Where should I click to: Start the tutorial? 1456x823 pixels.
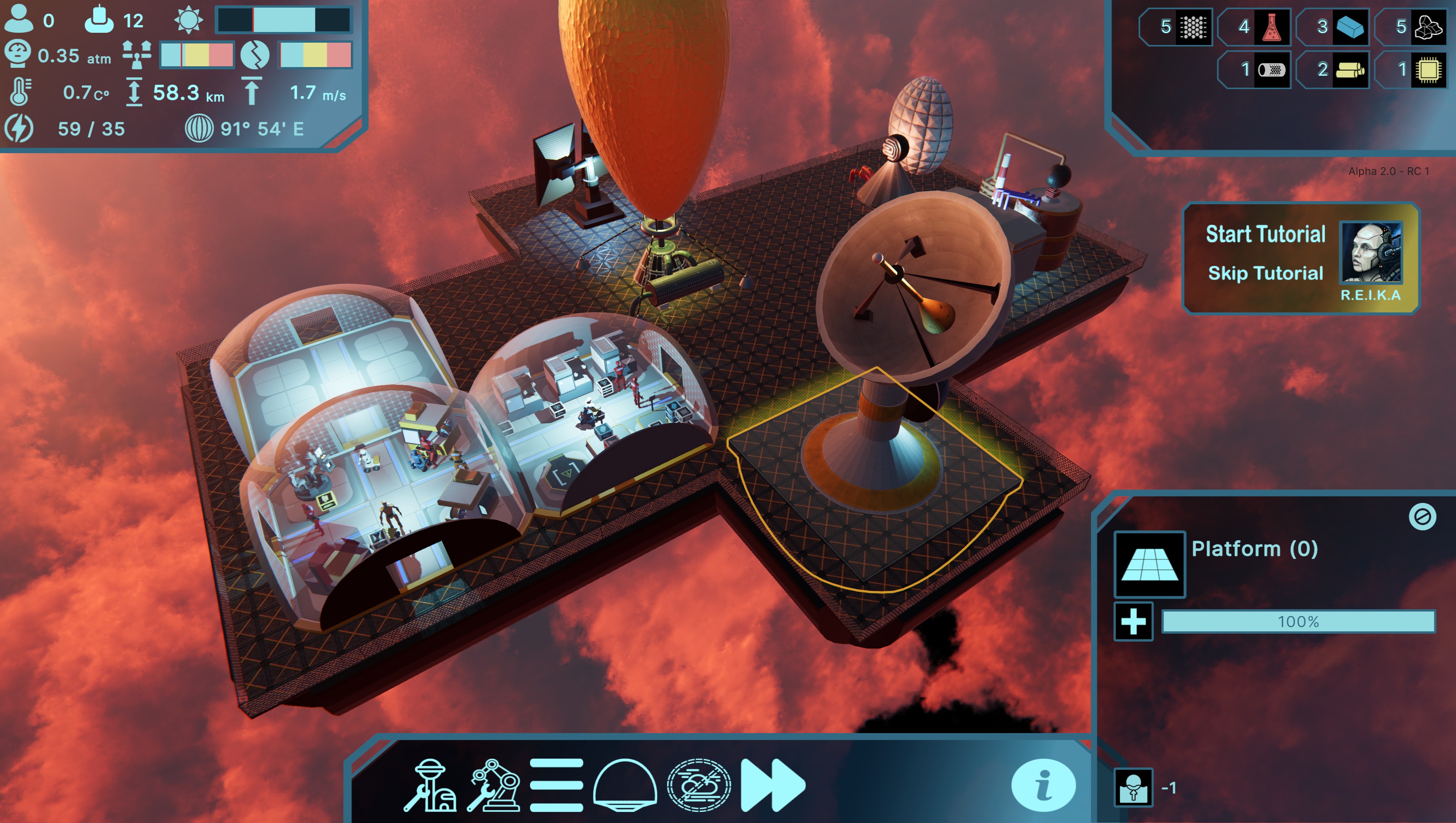[1265, 234]
